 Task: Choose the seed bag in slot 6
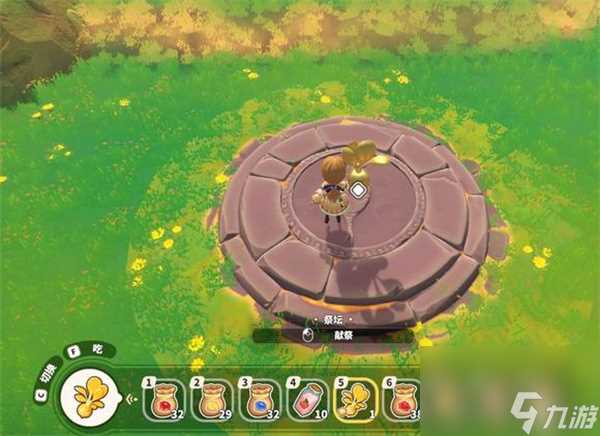(403, 401)
